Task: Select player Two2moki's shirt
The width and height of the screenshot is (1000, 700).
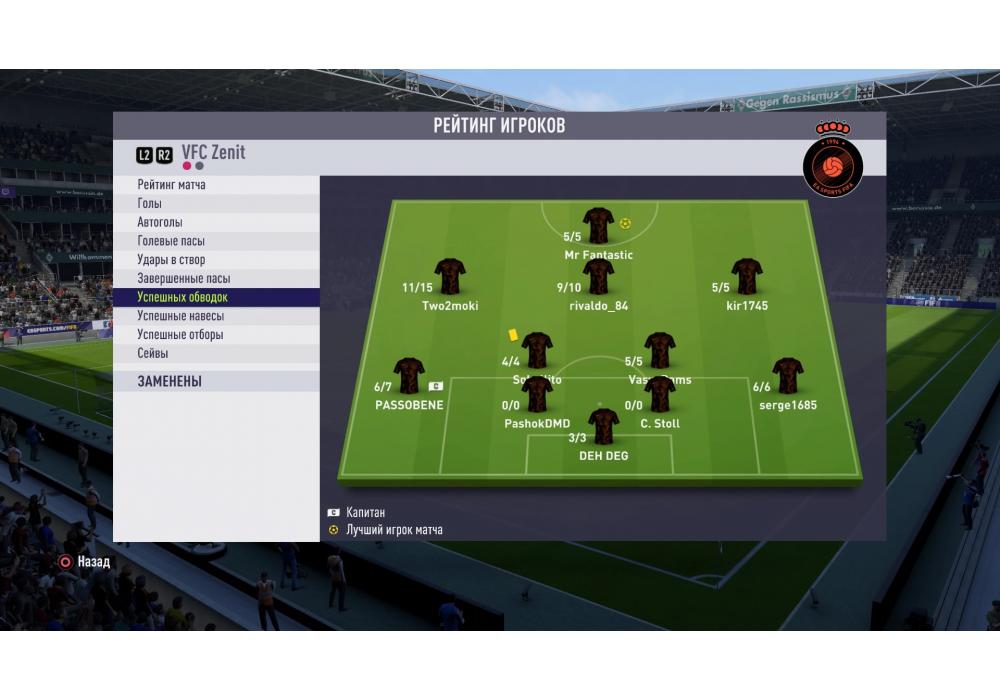Action: [x=450, y=277]
